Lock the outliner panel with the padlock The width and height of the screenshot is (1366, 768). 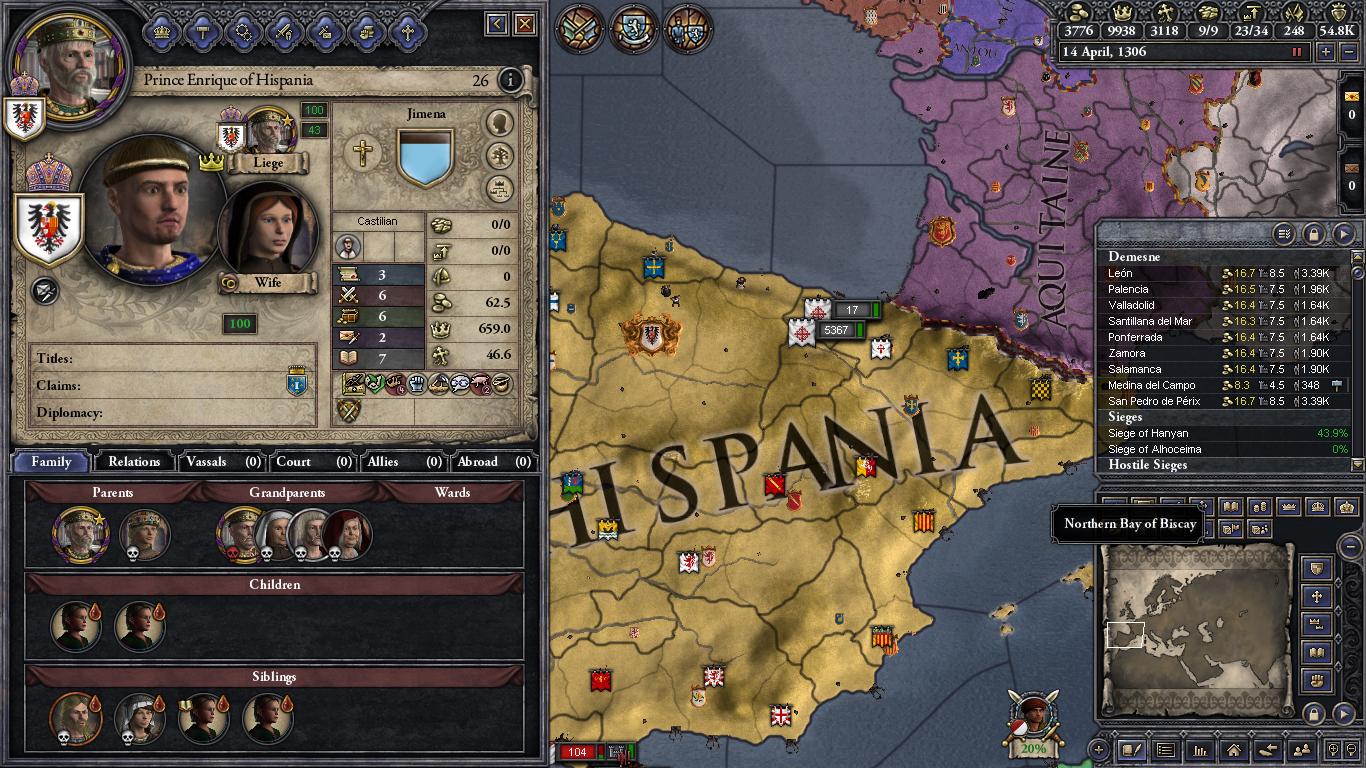(1314, 232)
